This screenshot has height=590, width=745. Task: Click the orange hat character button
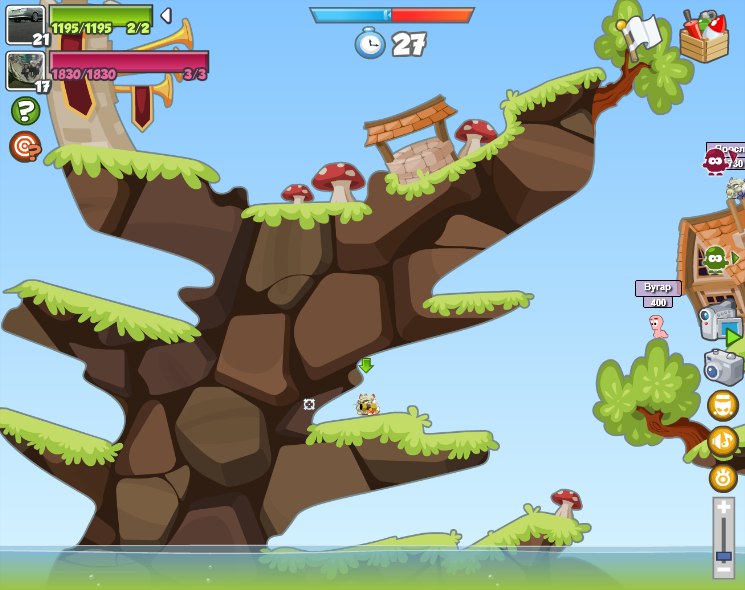(722, 405)
